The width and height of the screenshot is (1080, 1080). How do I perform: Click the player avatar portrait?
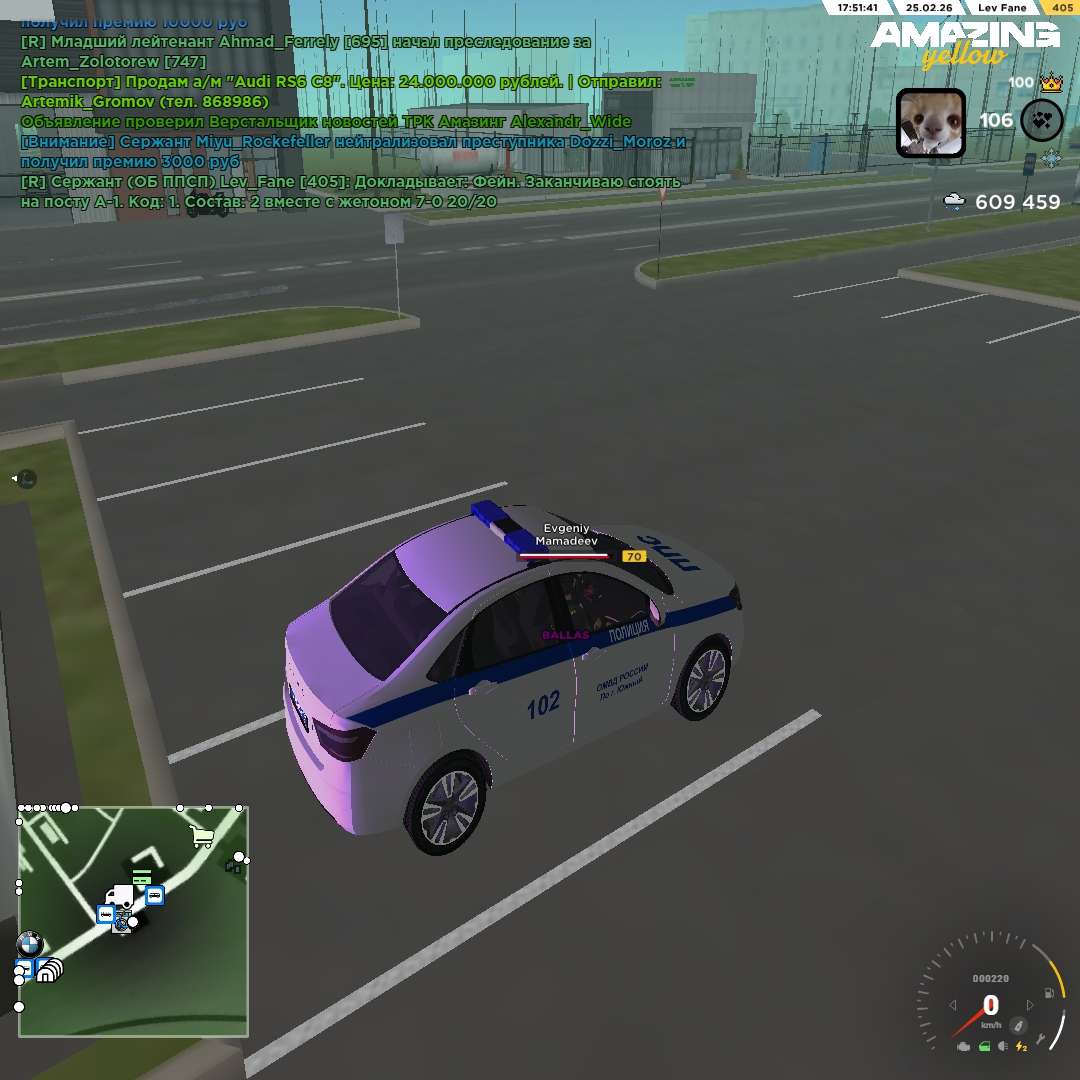(x=930, y=123)
